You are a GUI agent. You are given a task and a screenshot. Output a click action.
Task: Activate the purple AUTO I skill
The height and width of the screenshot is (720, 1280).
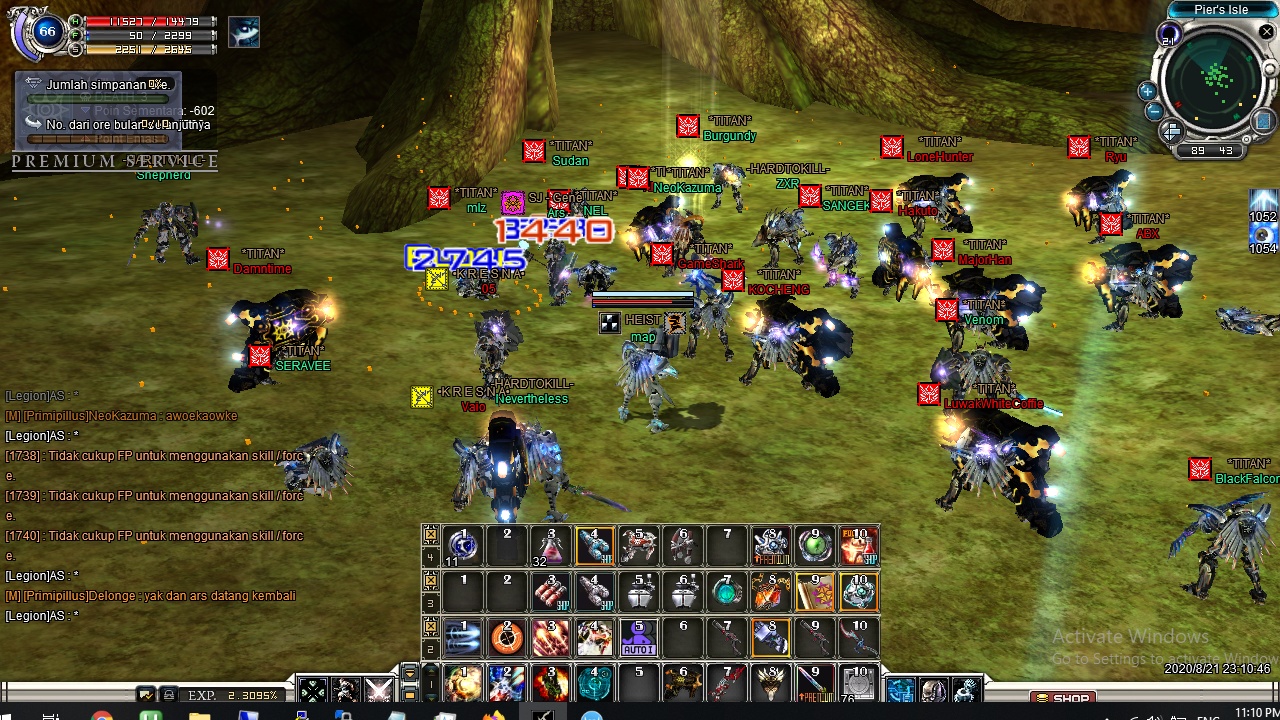639,638
